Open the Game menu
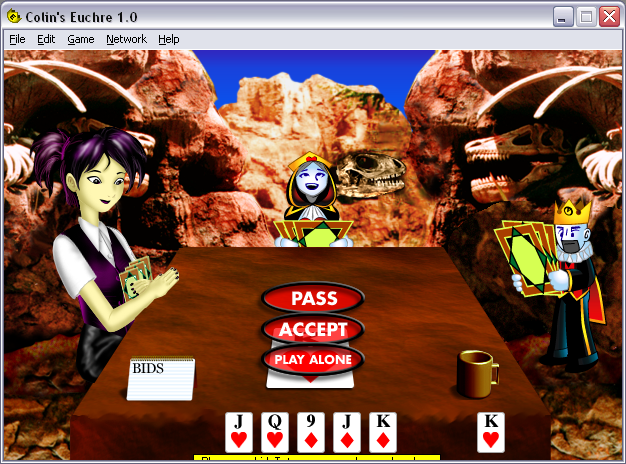This screenshot has height=464, width=626. click(81, 39)
